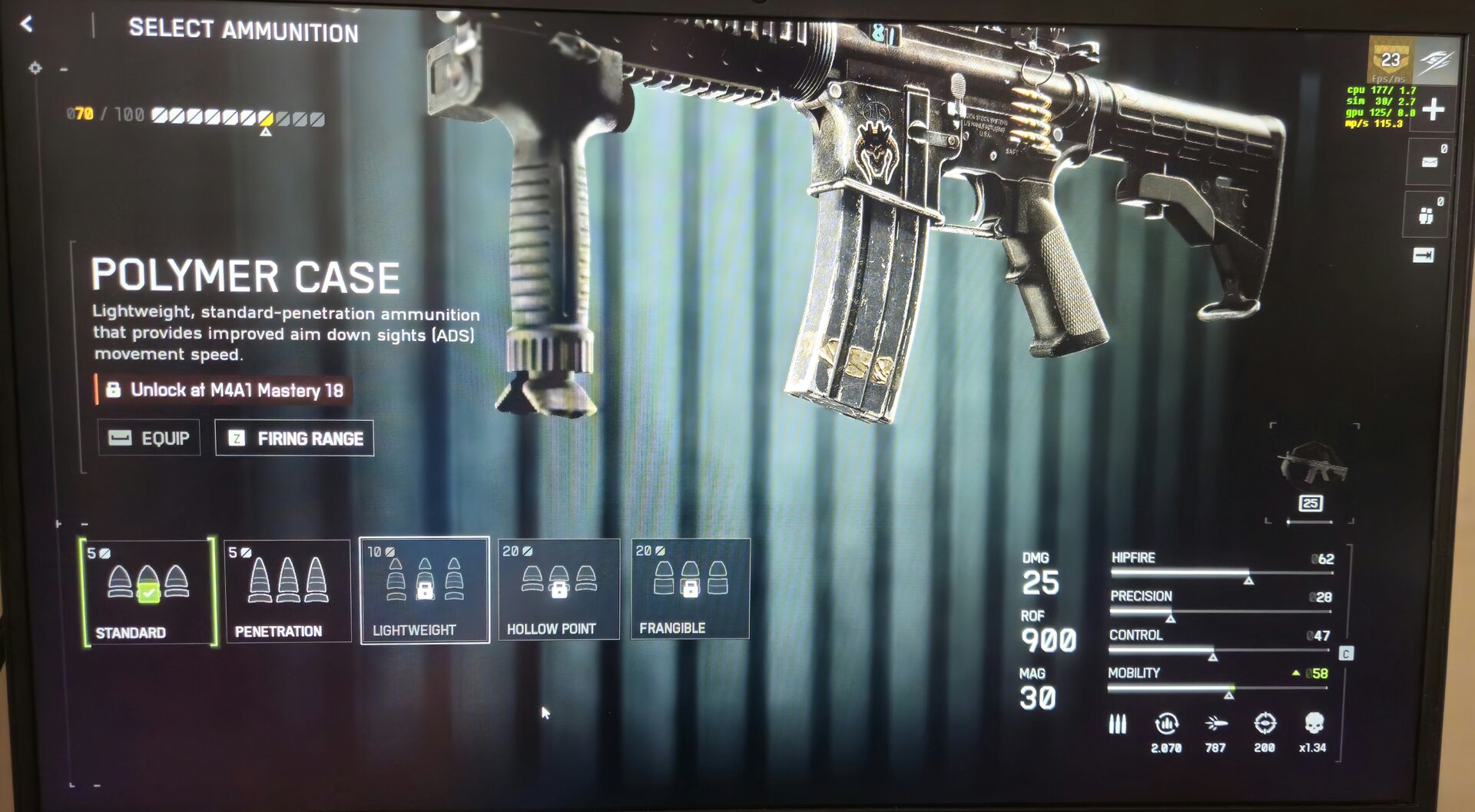Click the plus icon to invite players
The image size is (1475, 812).
click(x=1433, y=109)
